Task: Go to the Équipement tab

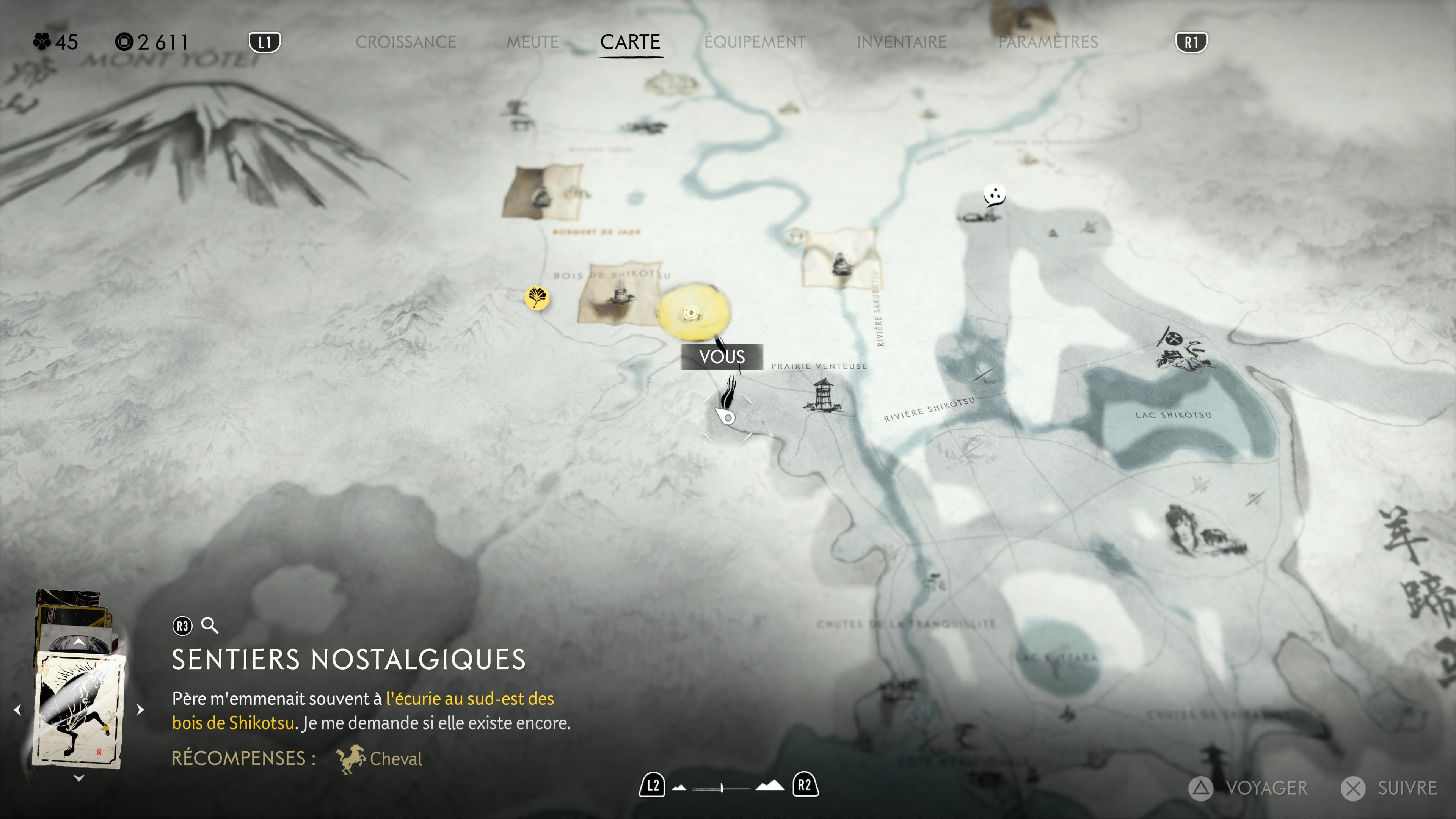Action: coord(755,42)
